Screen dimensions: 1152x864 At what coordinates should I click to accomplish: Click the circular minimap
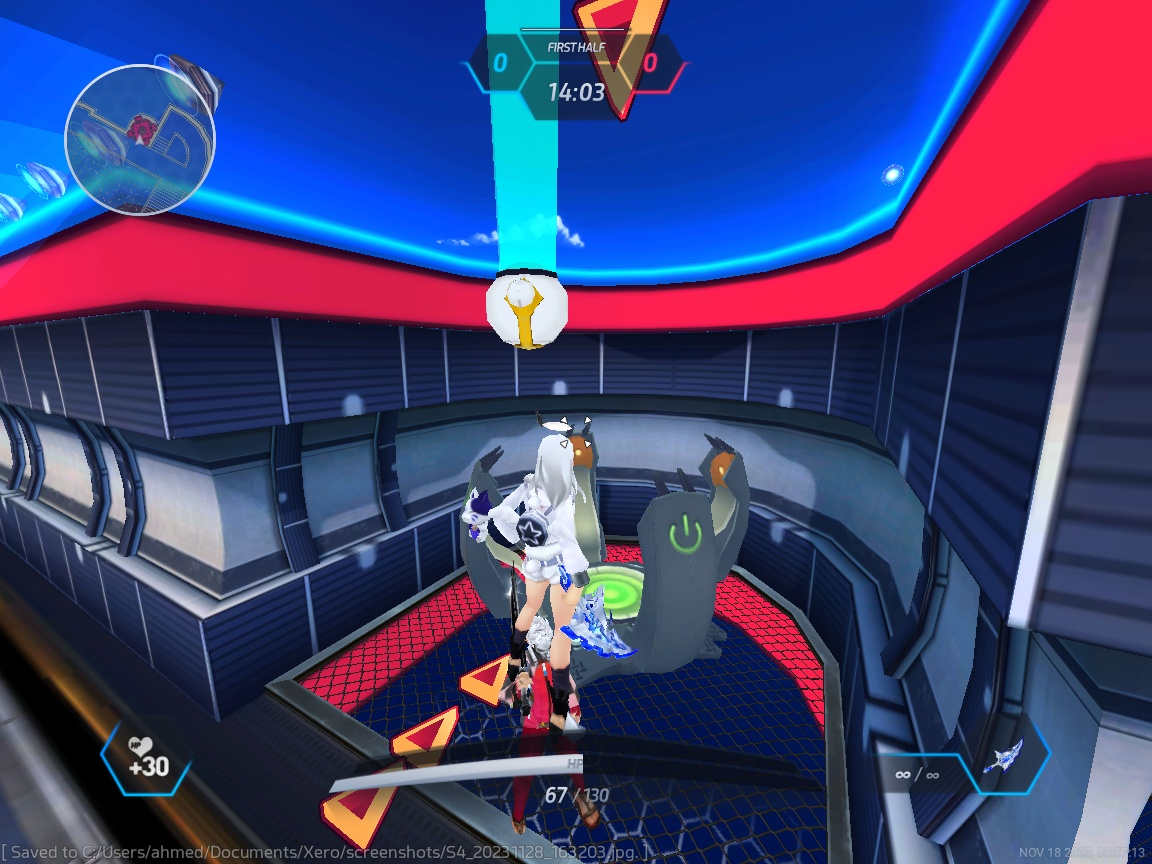tap(140, 139)
